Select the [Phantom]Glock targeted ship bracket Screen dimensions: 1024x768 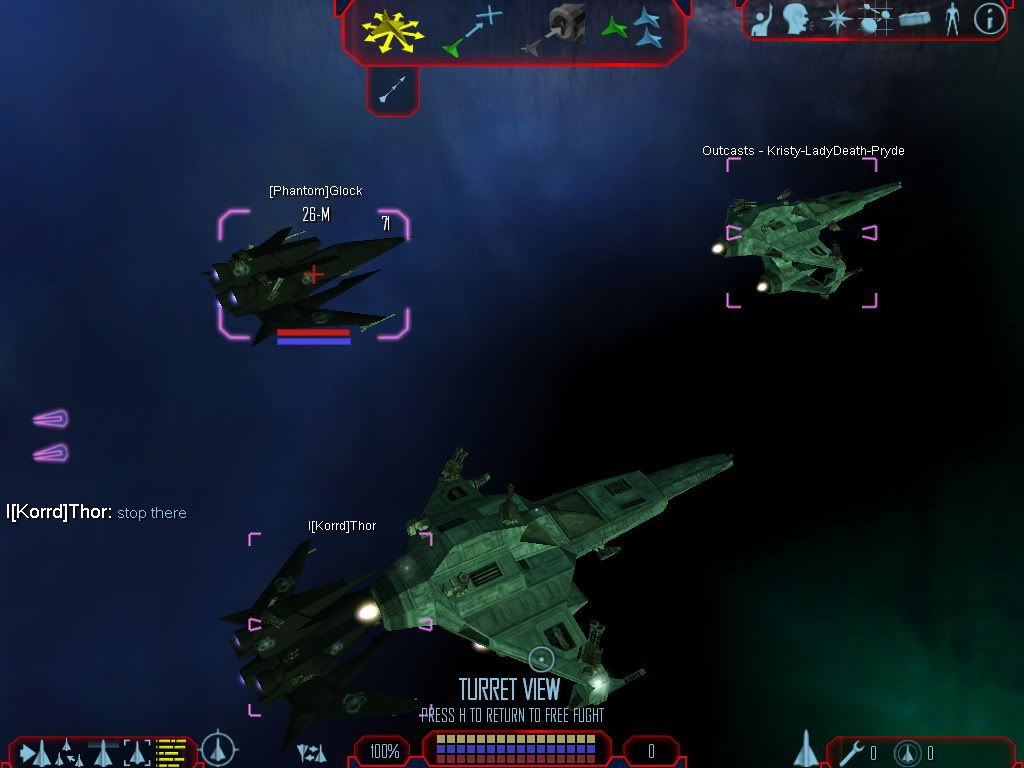(x=313, y=273)
